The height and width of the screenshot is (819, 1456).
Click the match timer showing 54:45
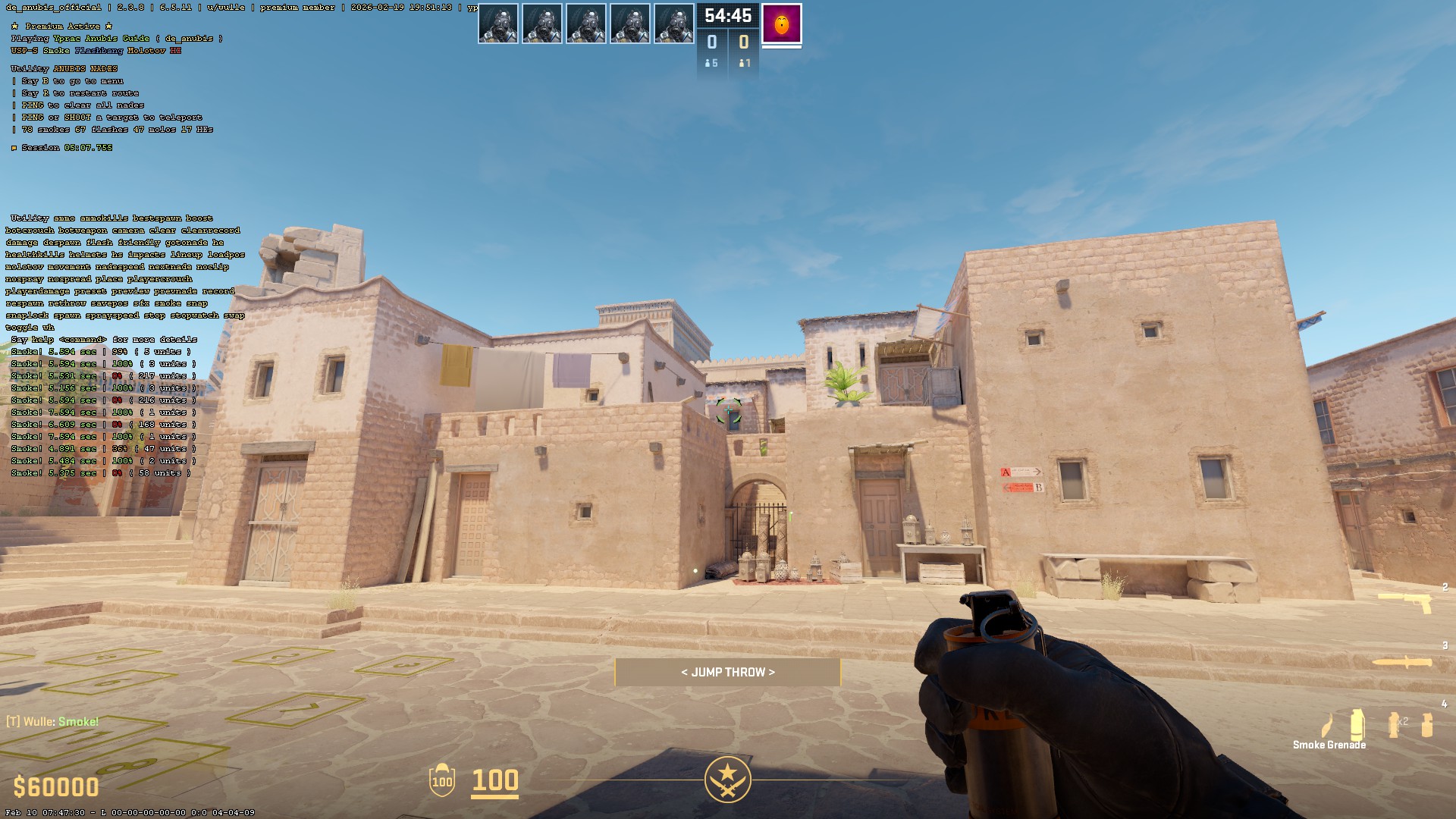point(726,15)
